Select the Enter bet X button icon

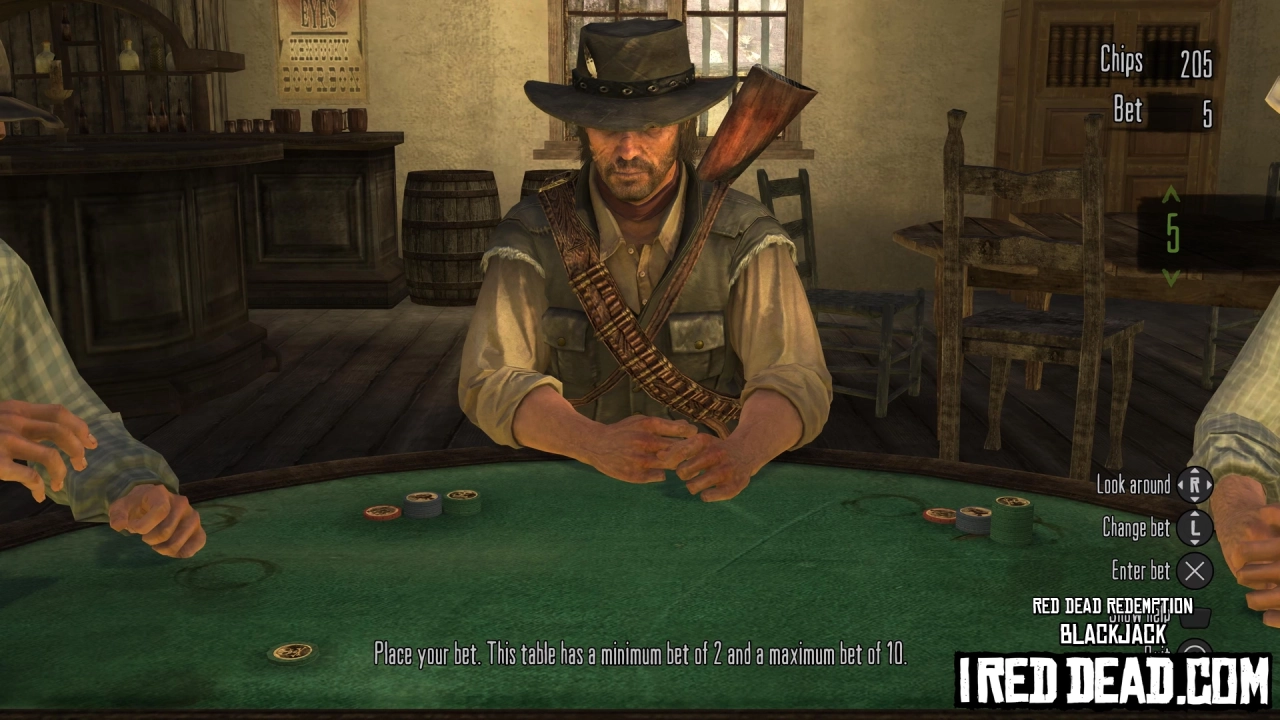click(1195, 571)
